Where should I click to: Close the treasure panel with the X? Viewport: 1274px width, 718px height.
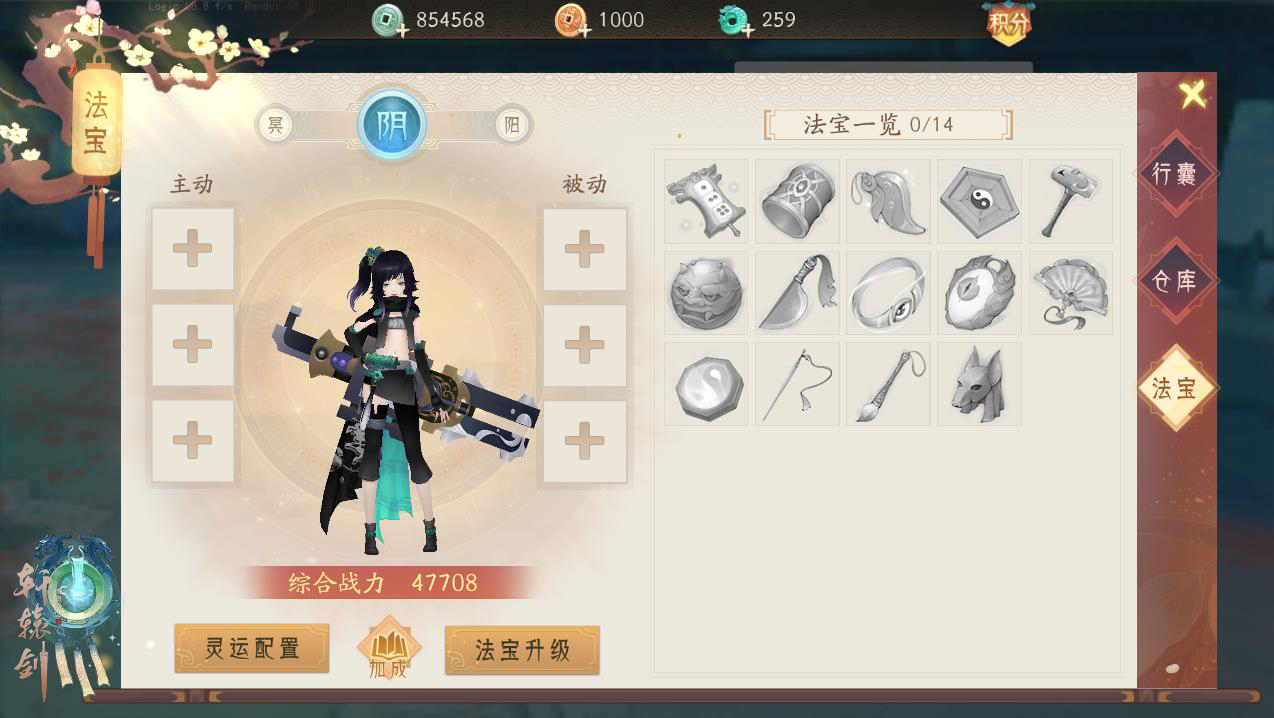pyautogui.click(x=1192, y=95)
